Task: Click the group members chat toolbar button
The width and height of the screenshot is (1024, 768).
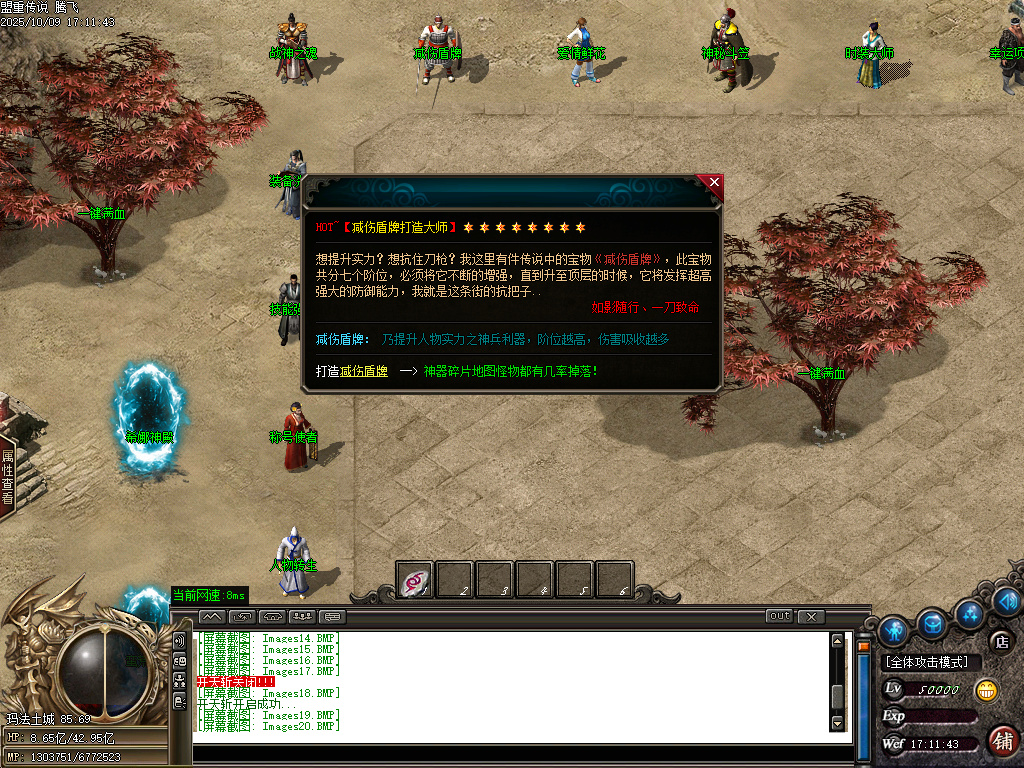Action: click(303, 616)
